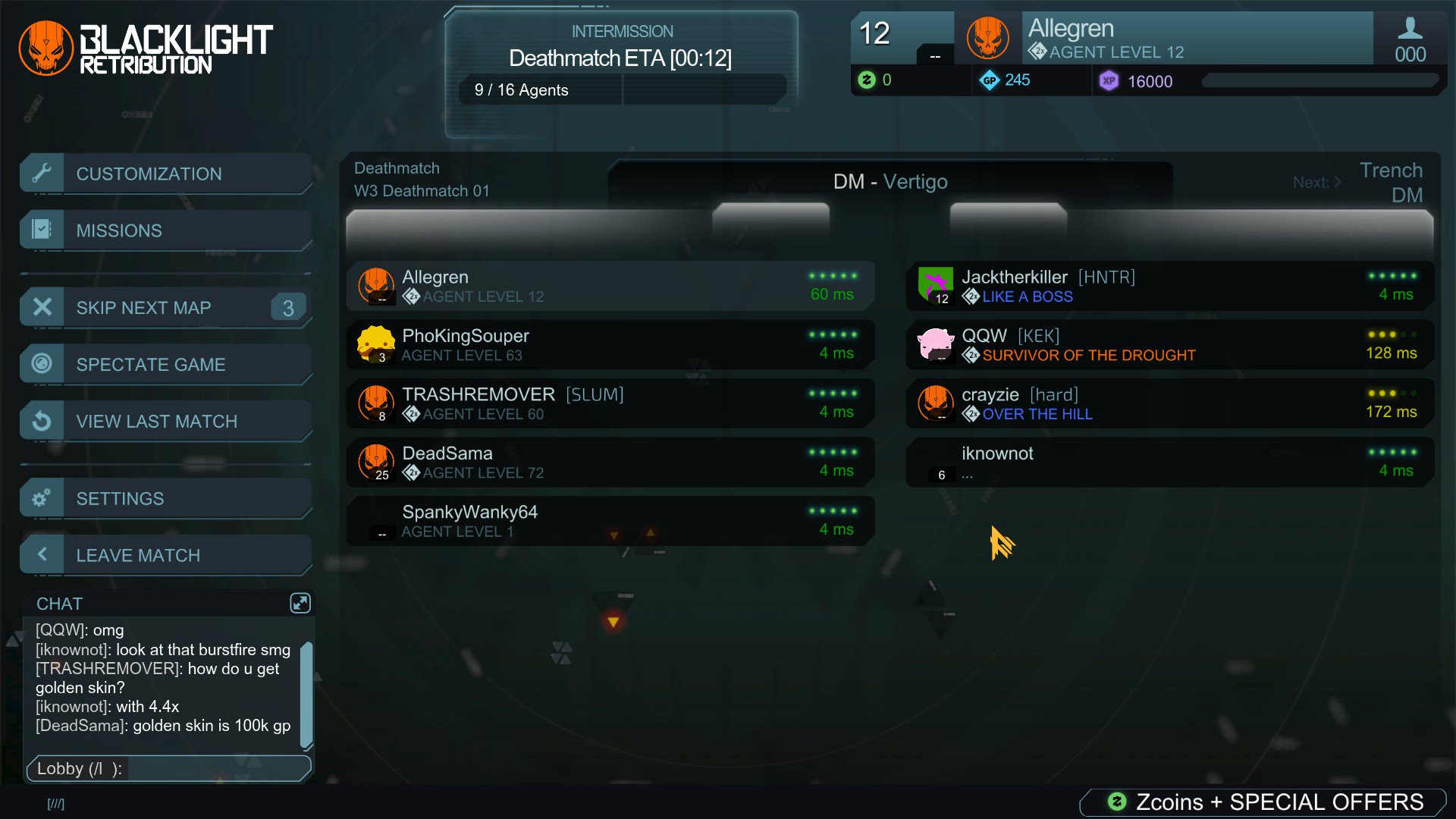Expand the chat panel with its arrow
1456x819 pixels.
pos(300,603)
